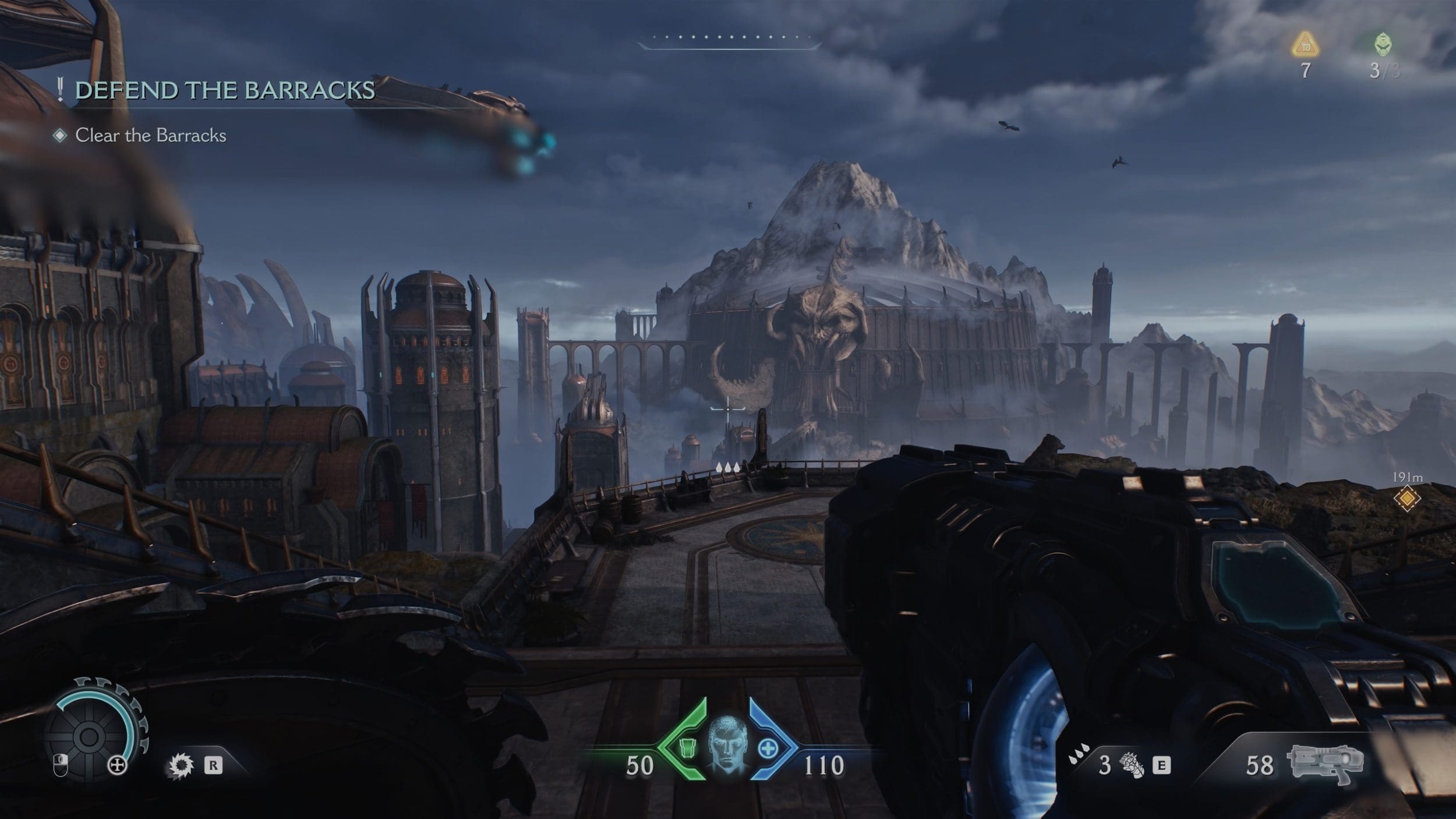Screen dimensions: 1456x819
Task: Click the compass bar at top
Action: 729,39
